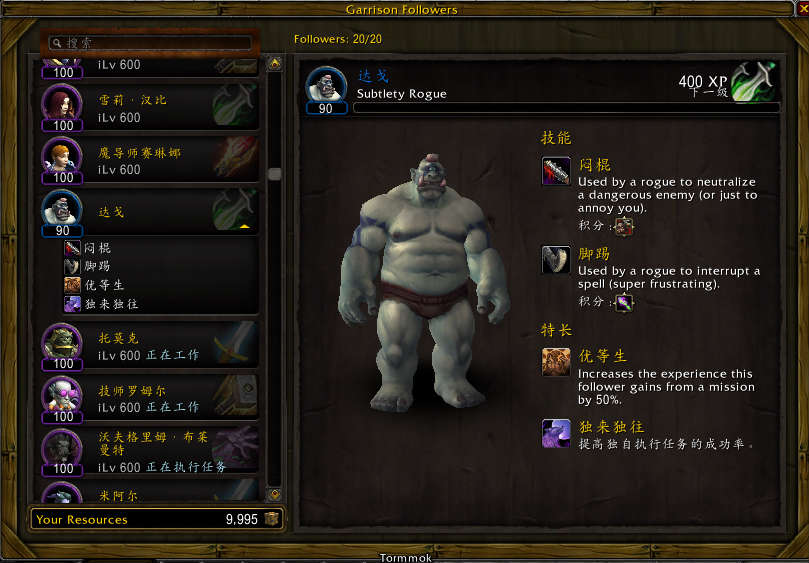Select follower 雪莉·汉比 in the list
The width and height of the screenshot is (809, 563).
[150, 108]
